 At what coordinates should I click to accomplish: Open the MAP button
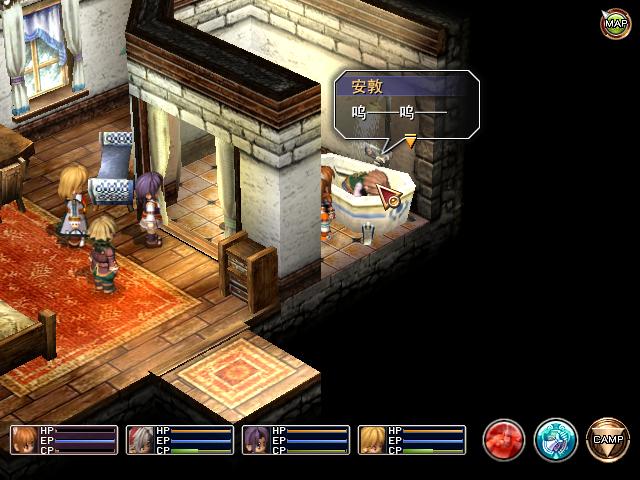[x=614, y=23]
